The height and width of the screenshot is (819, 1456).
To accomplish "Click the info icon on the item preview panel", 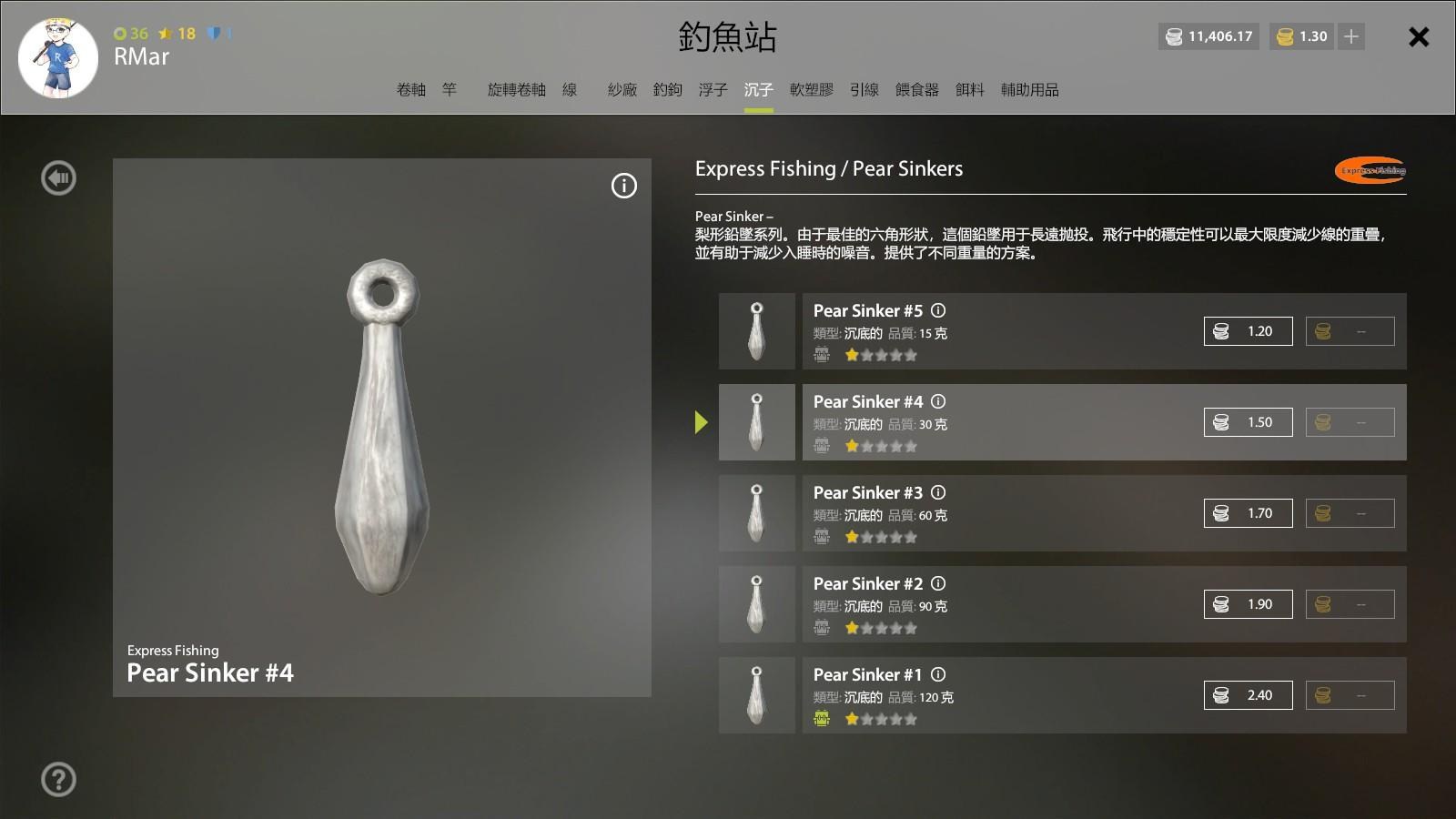I will tap(623, 186).
